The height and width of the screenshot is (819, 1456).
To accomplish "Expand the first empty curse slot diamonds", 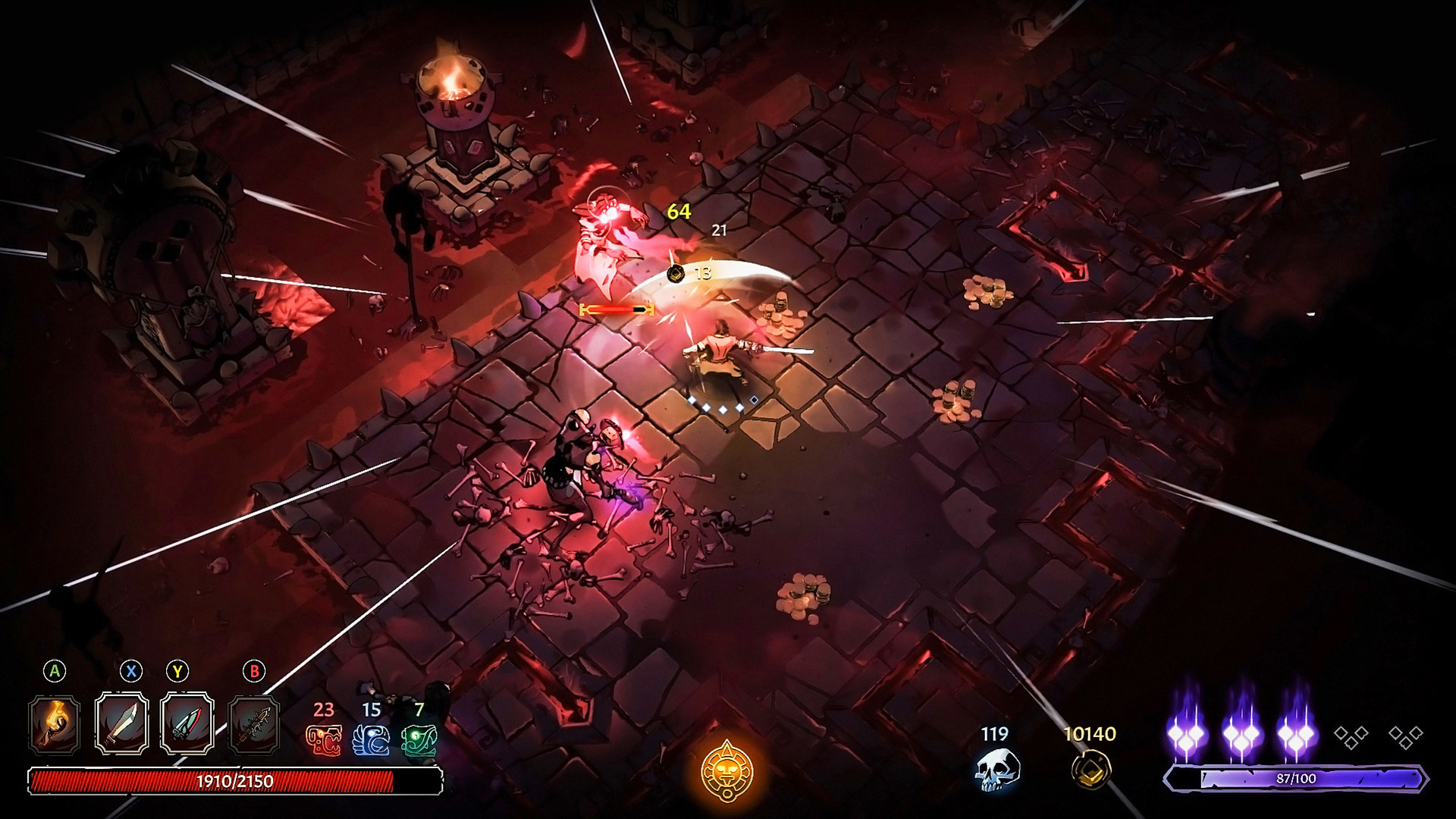I will coord(1351,737).
